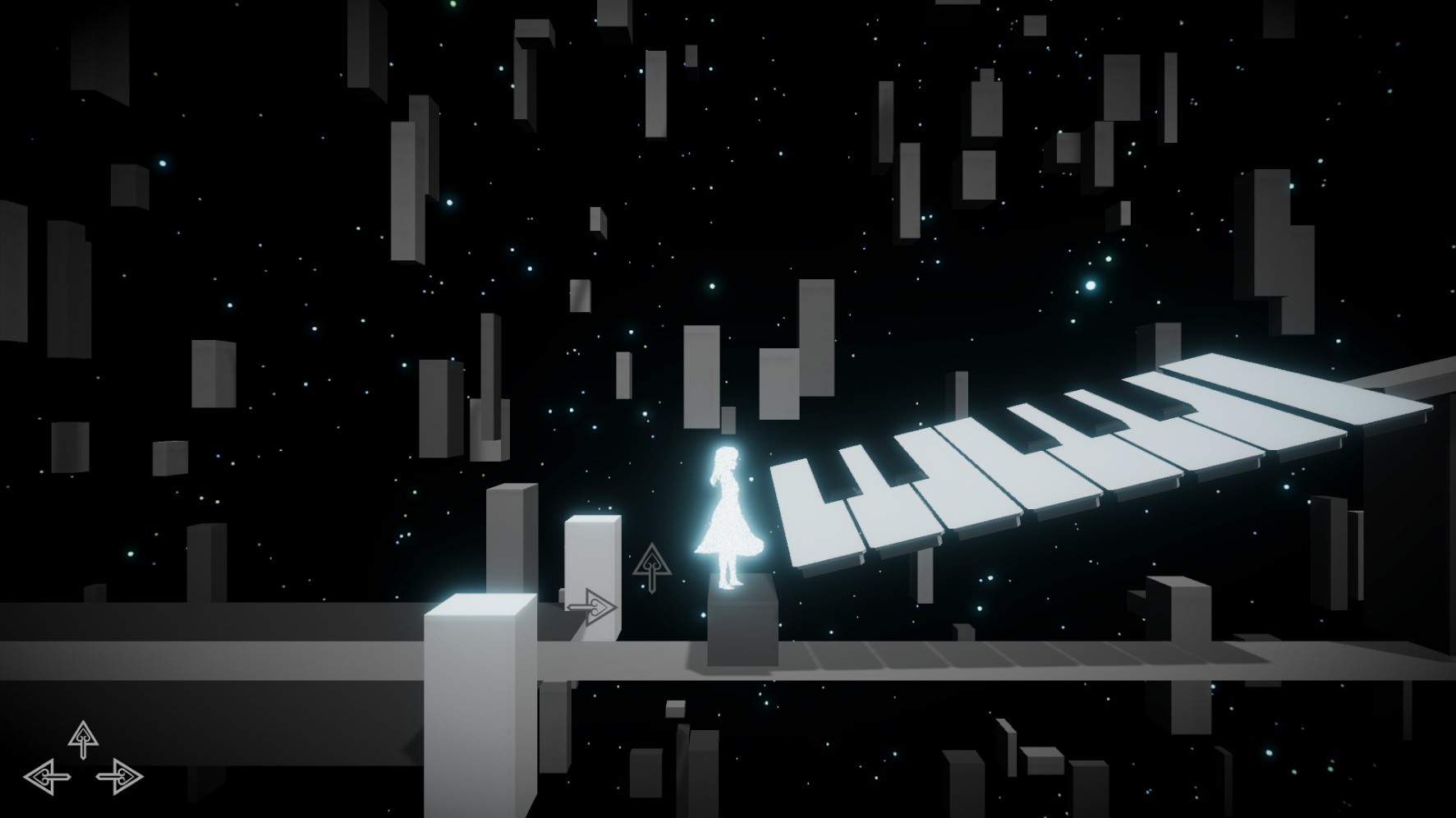This screenshot has width=1456, height=818.
Task: Tap the left arrow control
Action: [47, 776]
